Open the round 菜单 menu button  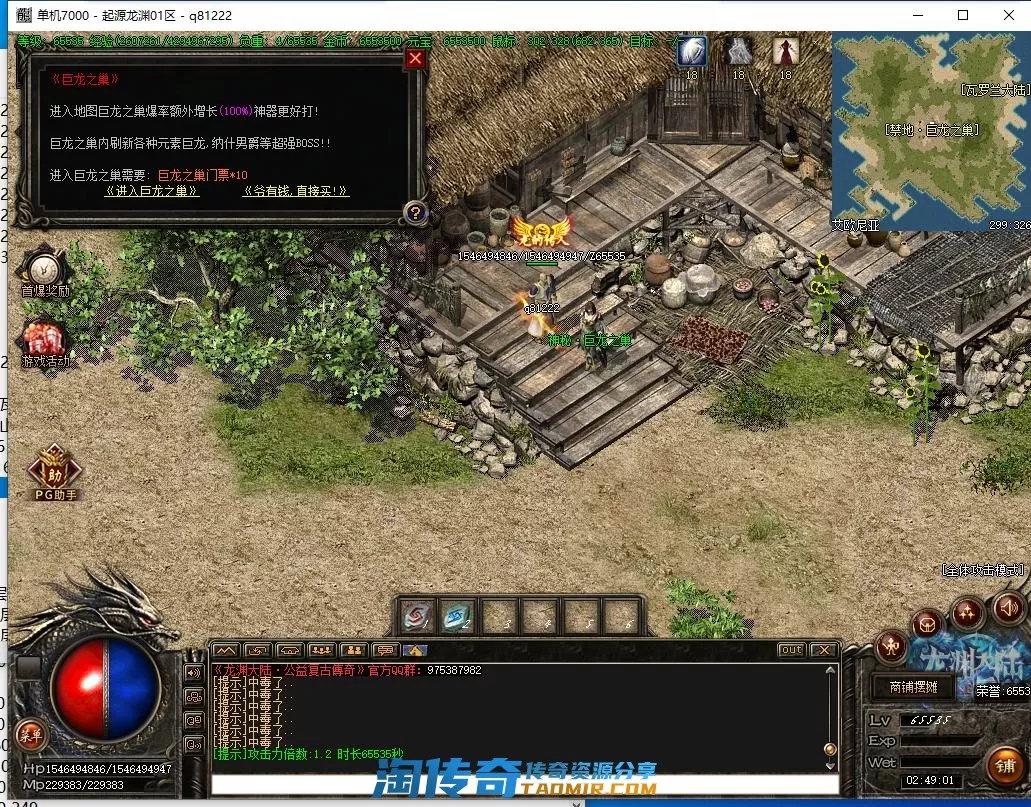pos(30,735)
